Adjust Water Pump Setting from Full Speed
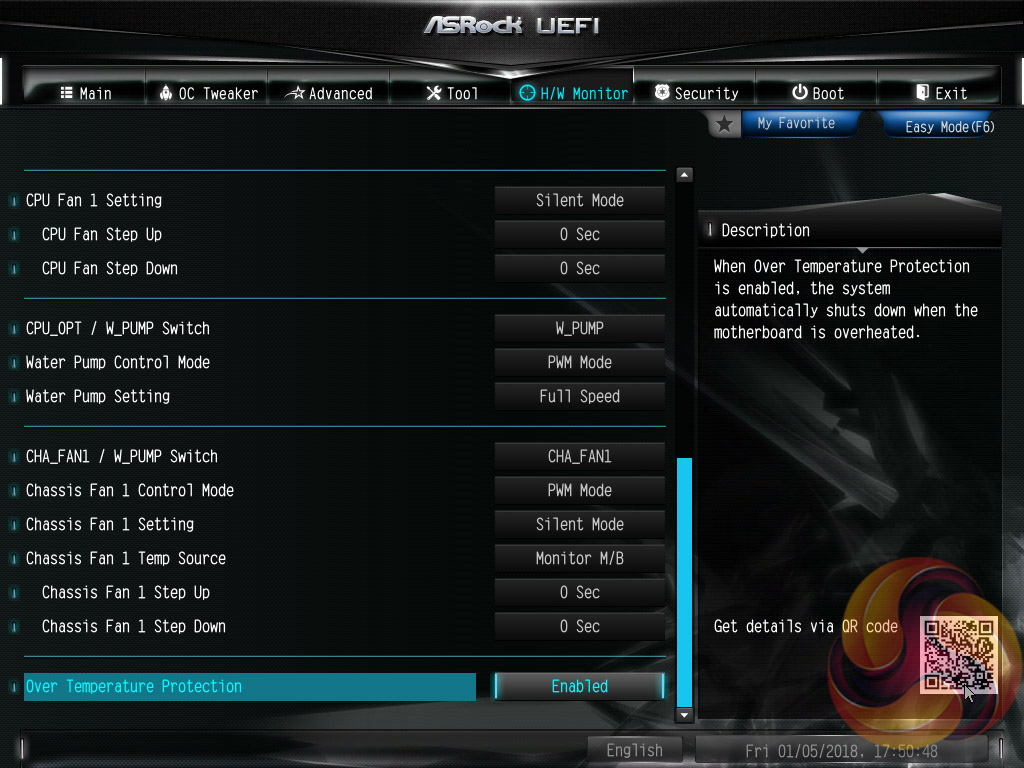This screenshot has height=768, width=1024. coord(580,396)
